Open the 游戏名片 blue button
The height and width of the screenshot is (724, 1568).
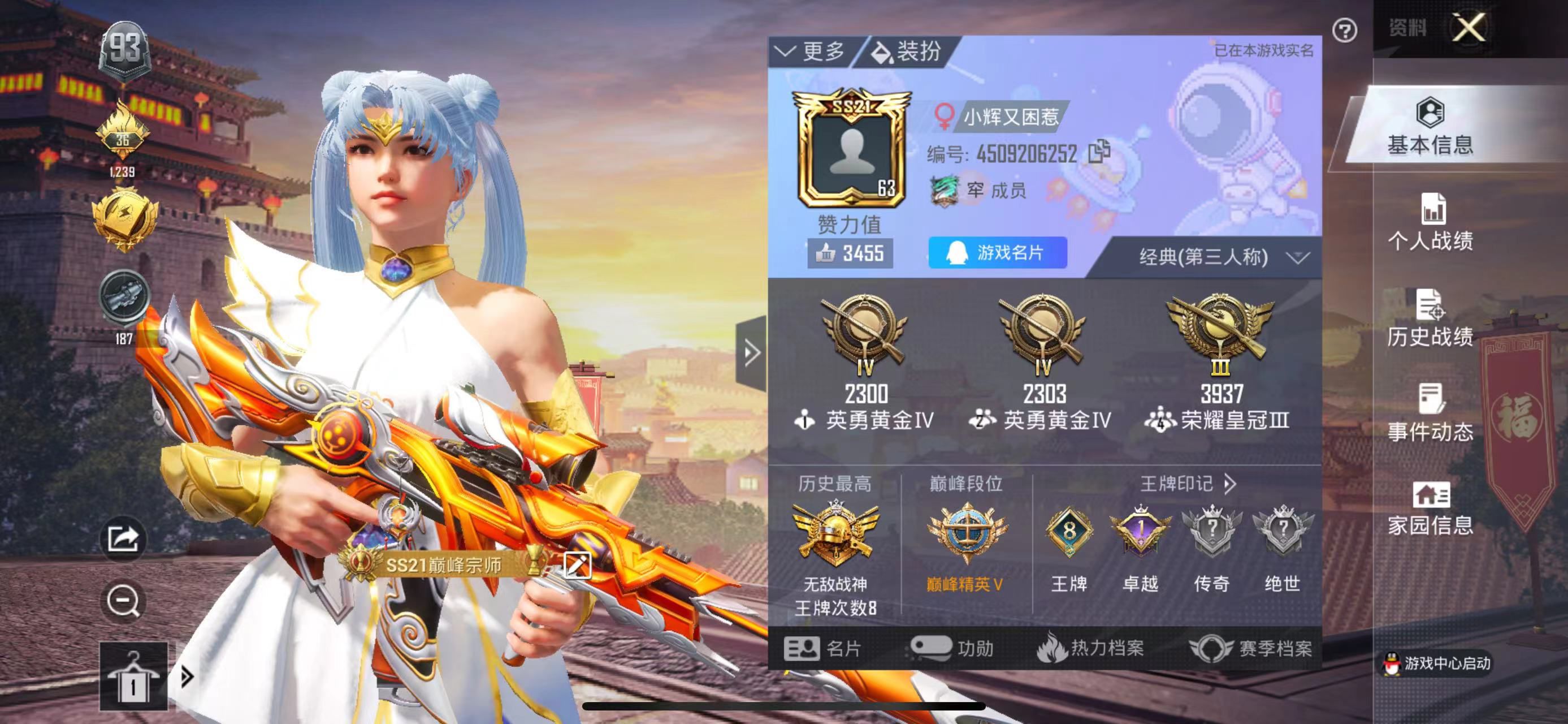(x=997, y=253)
